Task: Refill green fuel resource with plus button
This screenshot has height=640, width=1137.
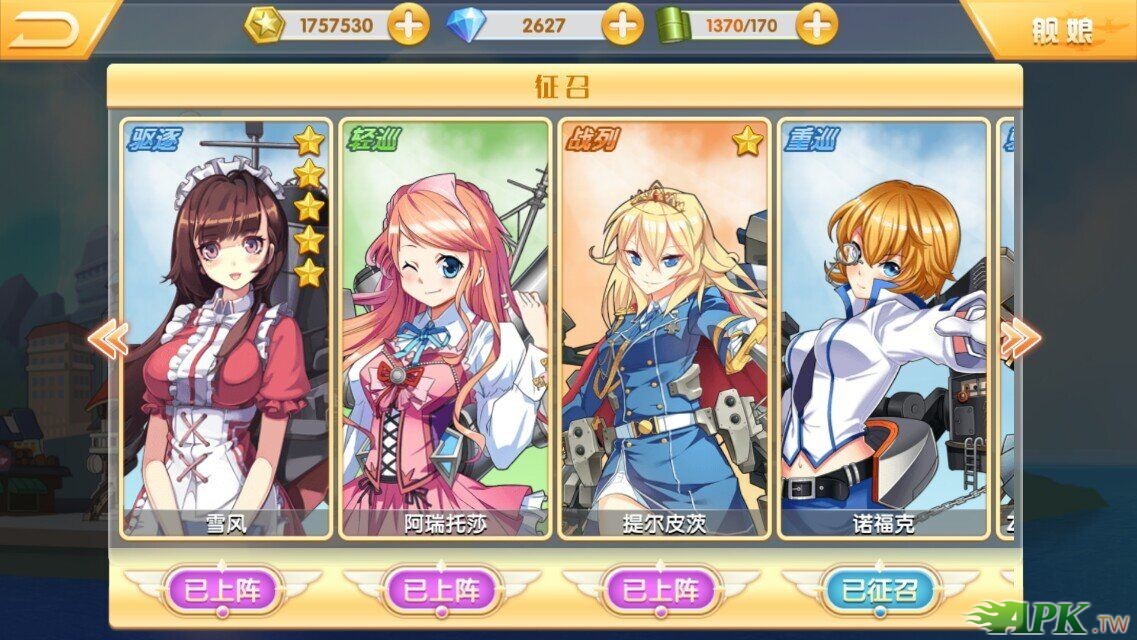Action: [x=817, y=25]
